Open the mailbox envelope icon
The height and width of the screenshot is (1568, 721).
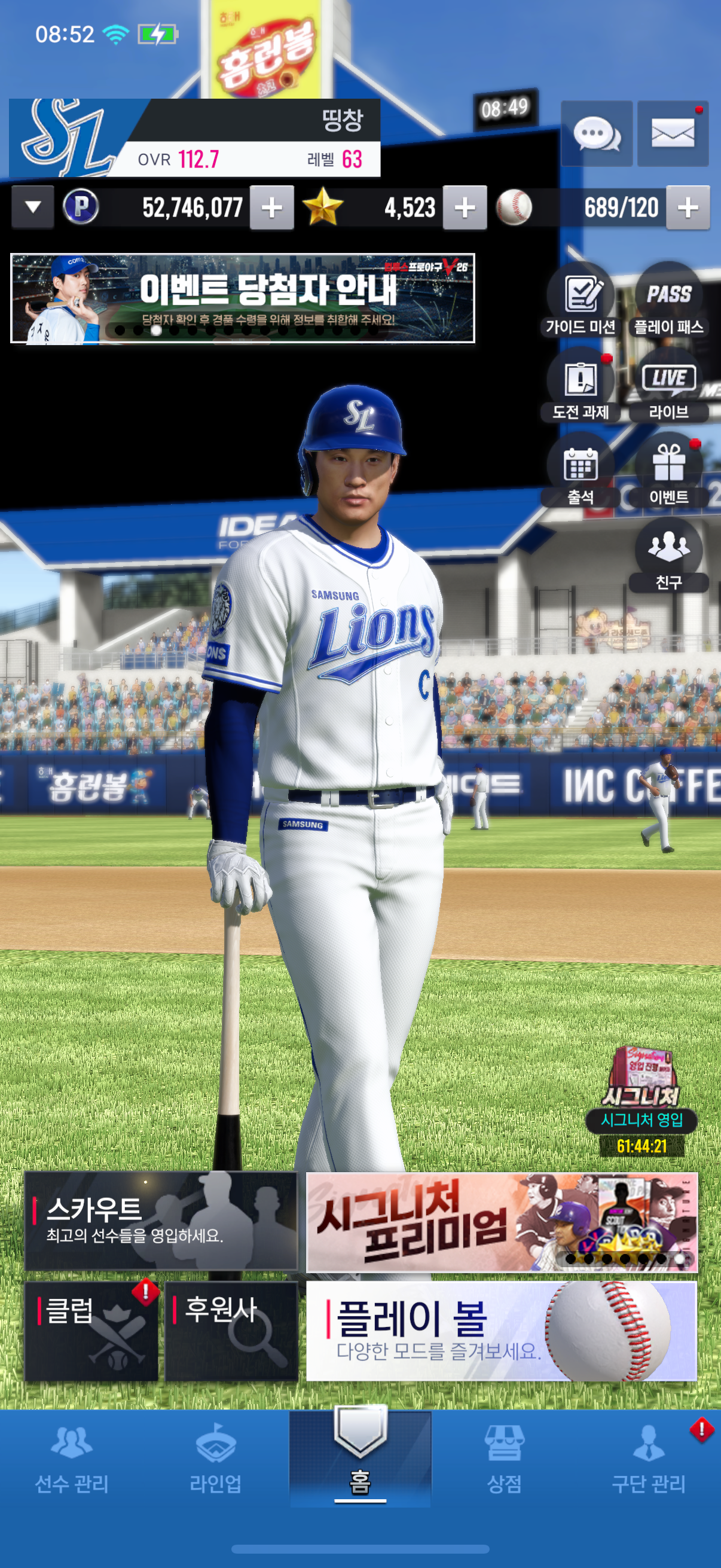point(673,133)
